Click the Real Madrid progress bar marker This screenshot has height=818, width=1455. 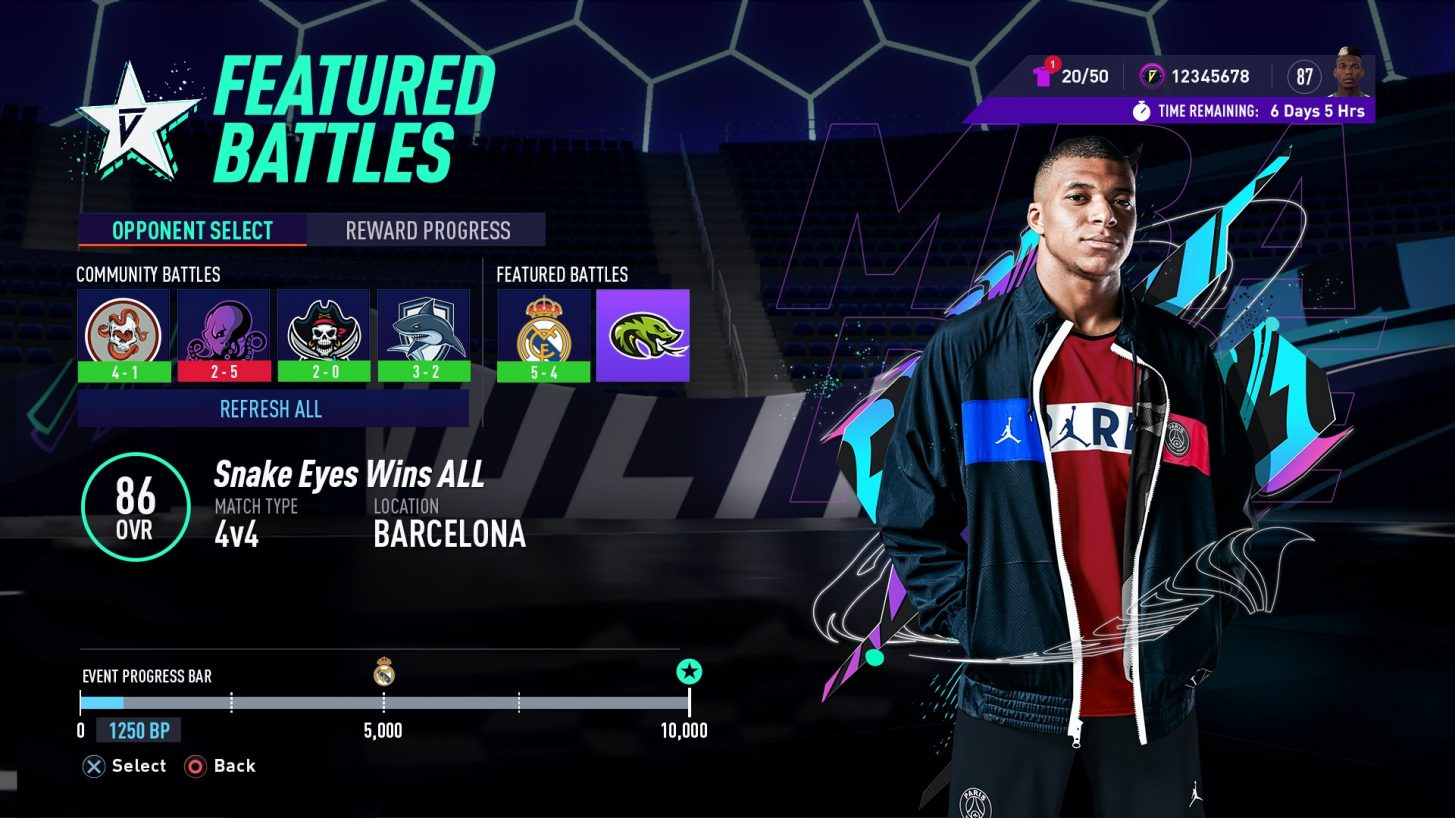(384, 672)
